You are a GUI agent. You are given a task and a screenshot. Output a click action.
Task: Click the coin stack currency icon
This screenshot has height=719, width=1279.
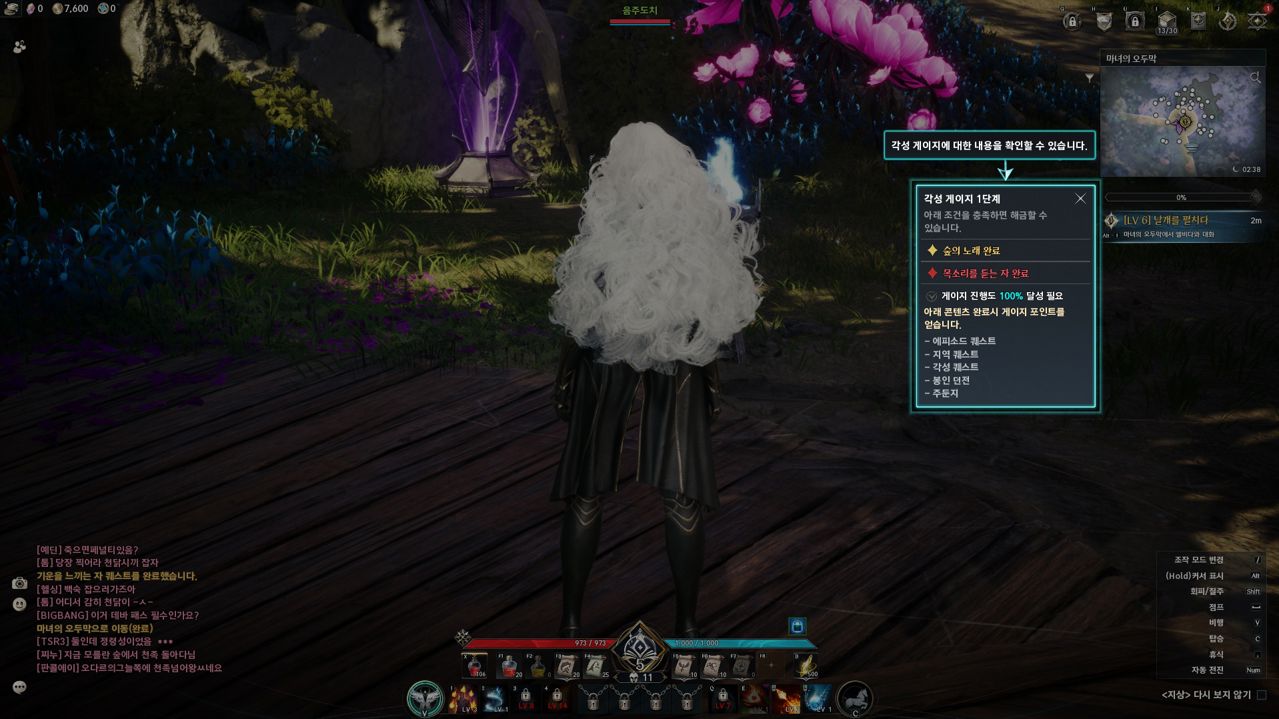pos(58,9)
